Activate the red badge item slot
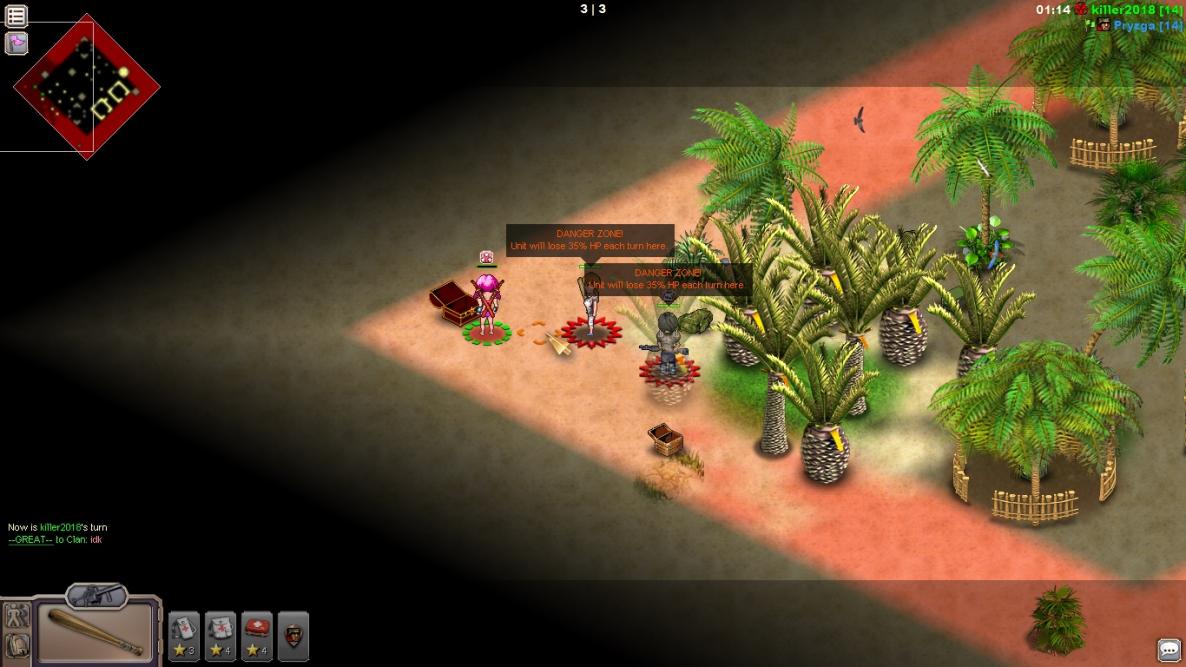The image size is (1186, 667). coord(293,634)
